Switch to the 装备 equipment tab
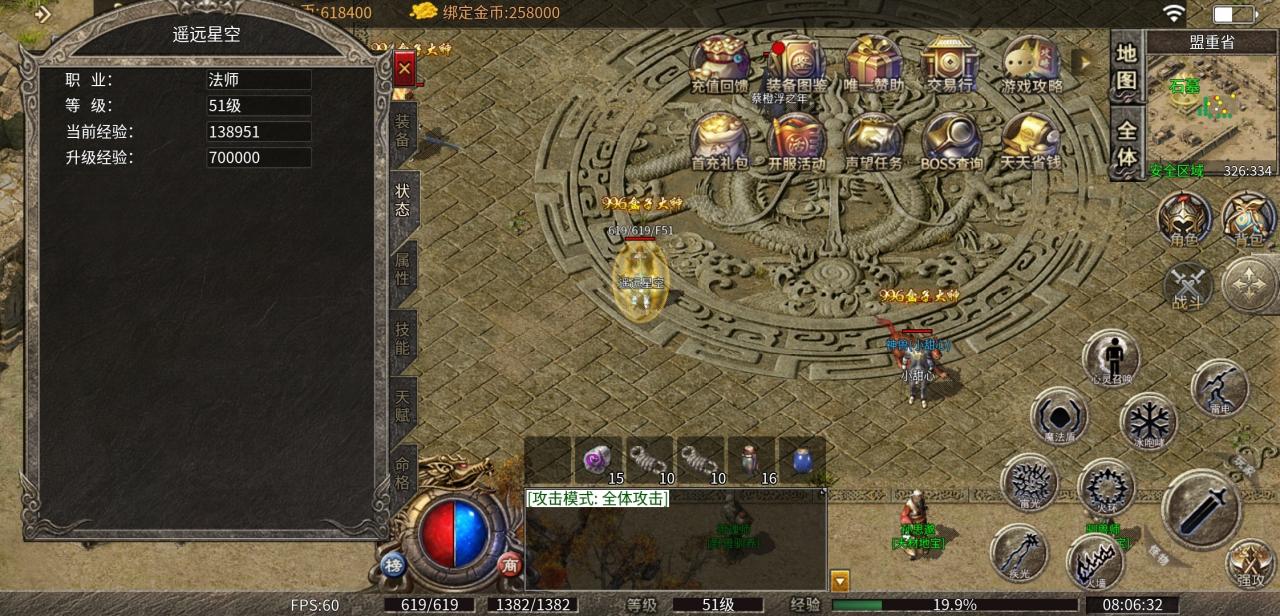Screen dimensions: 1280x616 point(403,131)
